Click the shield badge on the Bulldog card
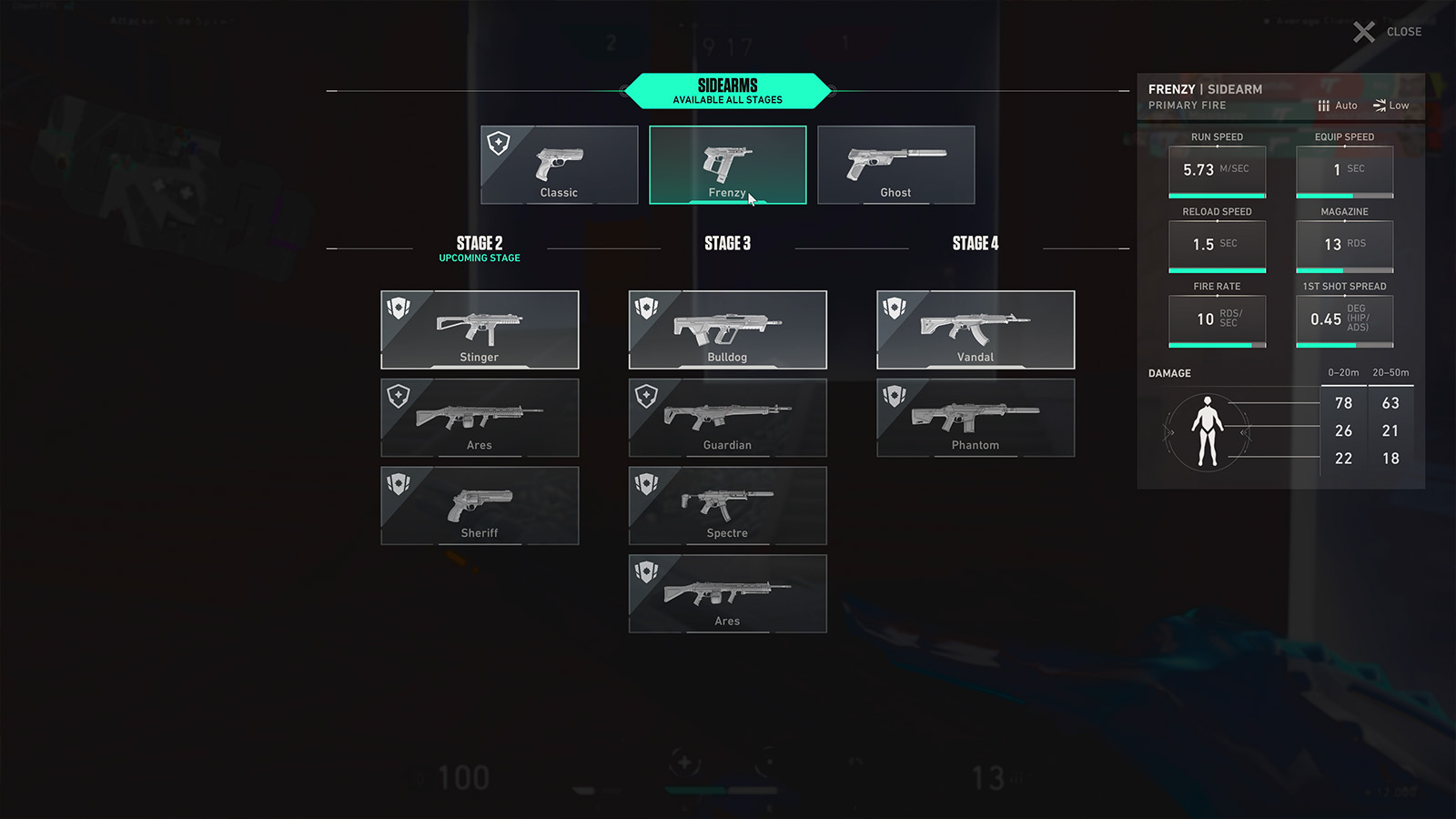 [646, 308]
